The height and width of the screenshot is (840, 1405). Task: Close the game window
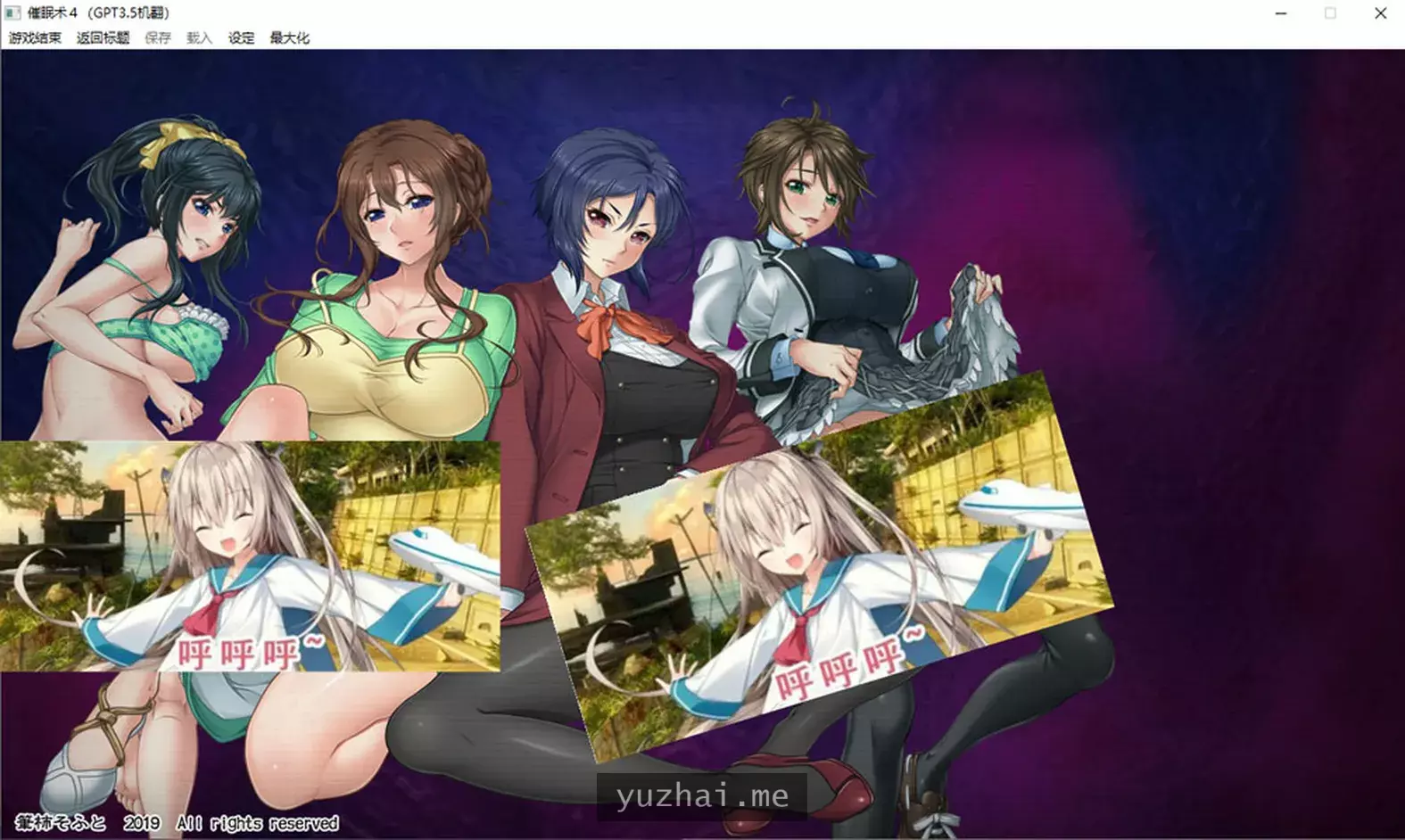[1379, 13]
